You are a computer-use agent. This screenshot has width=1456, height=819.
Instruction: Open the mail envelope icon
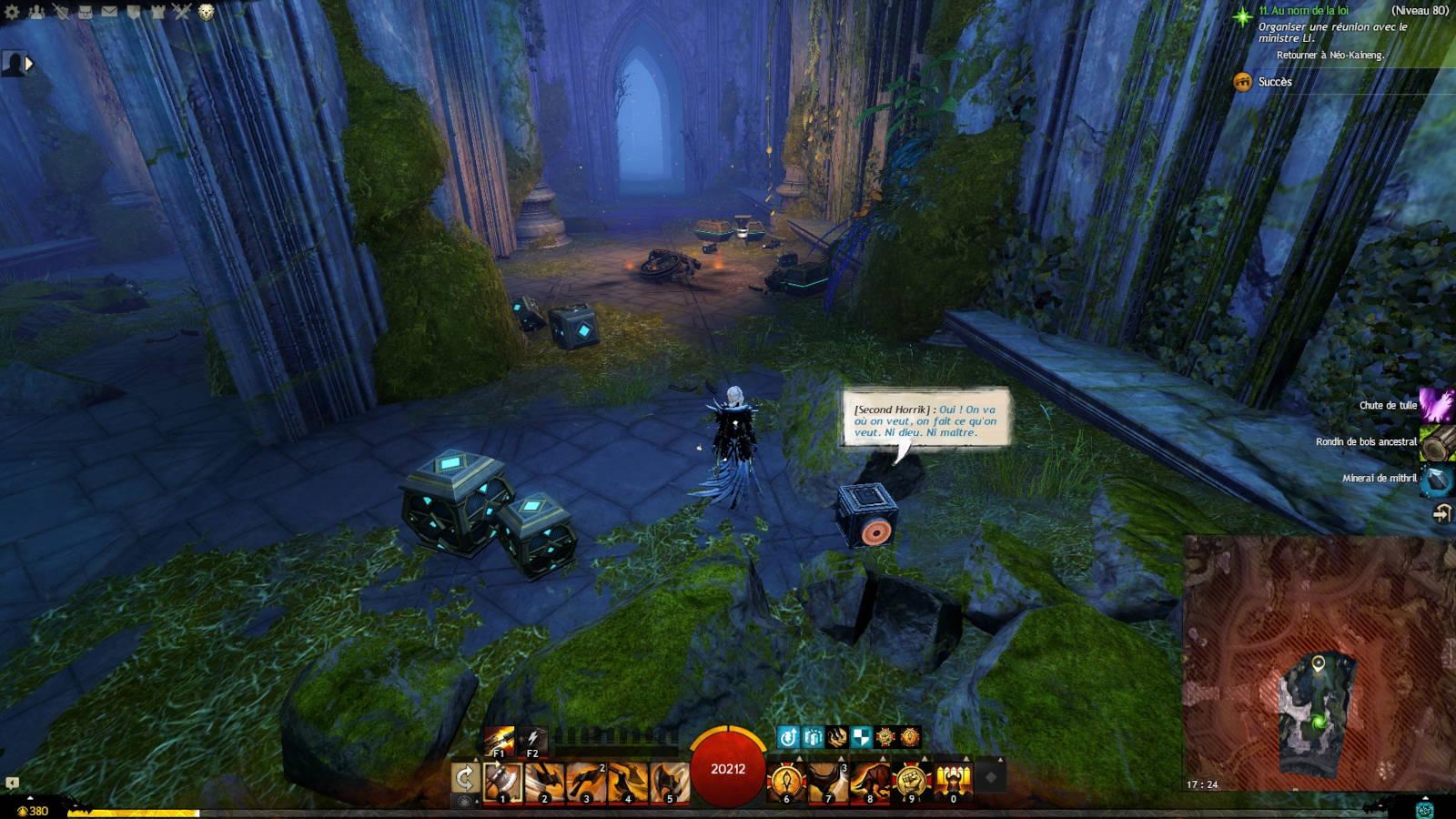109,12
